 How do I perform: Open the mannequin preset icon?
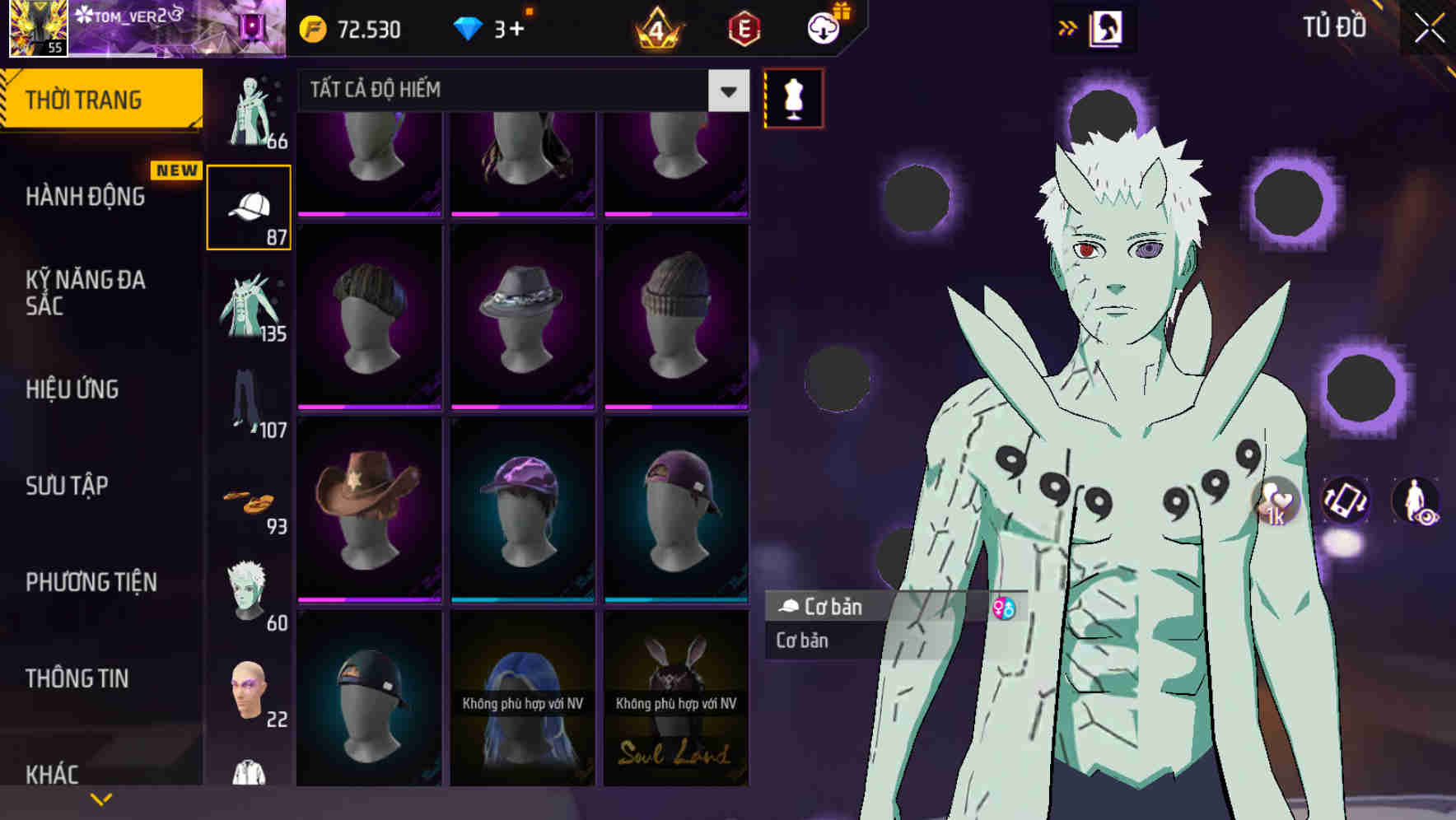[793, 97]
